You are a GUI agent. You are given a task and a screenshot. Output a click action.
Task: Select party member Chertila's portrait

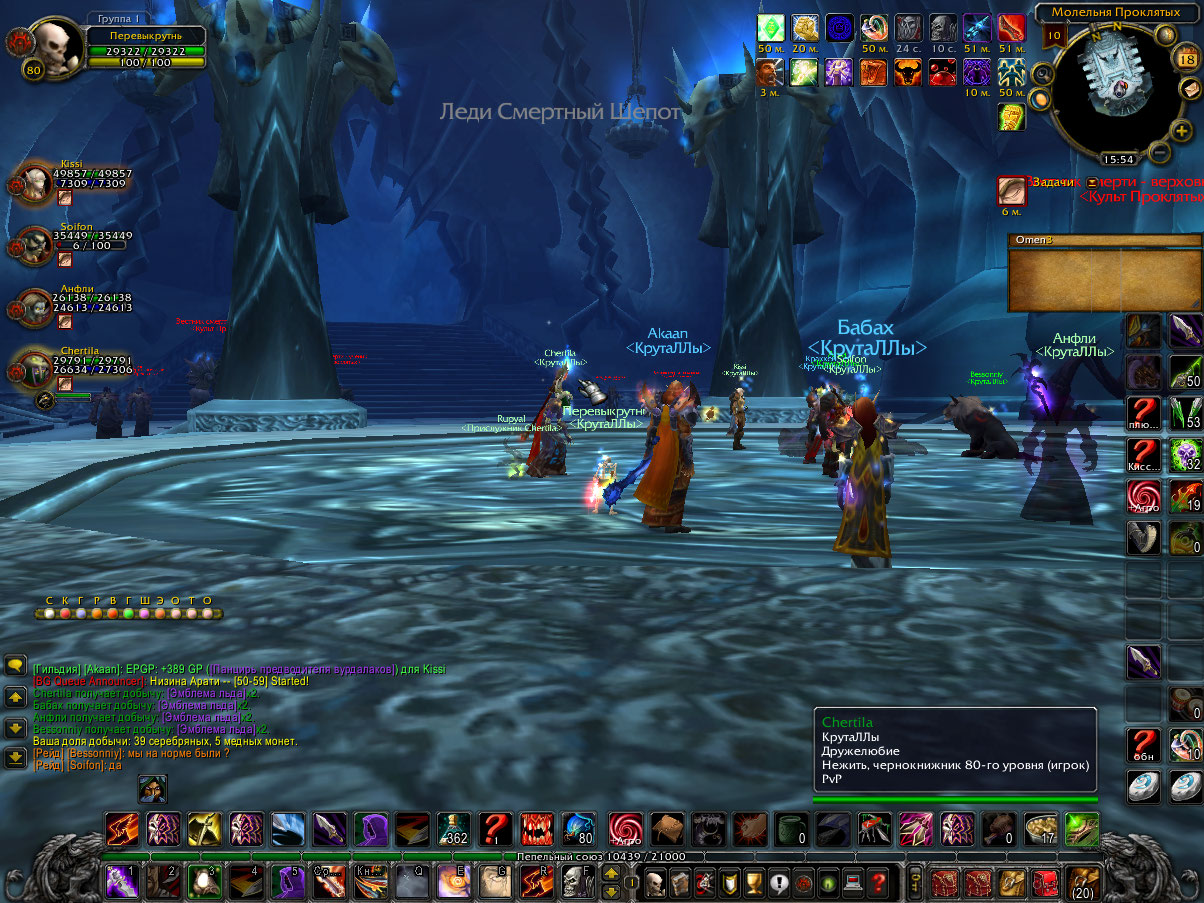point(32,367)
